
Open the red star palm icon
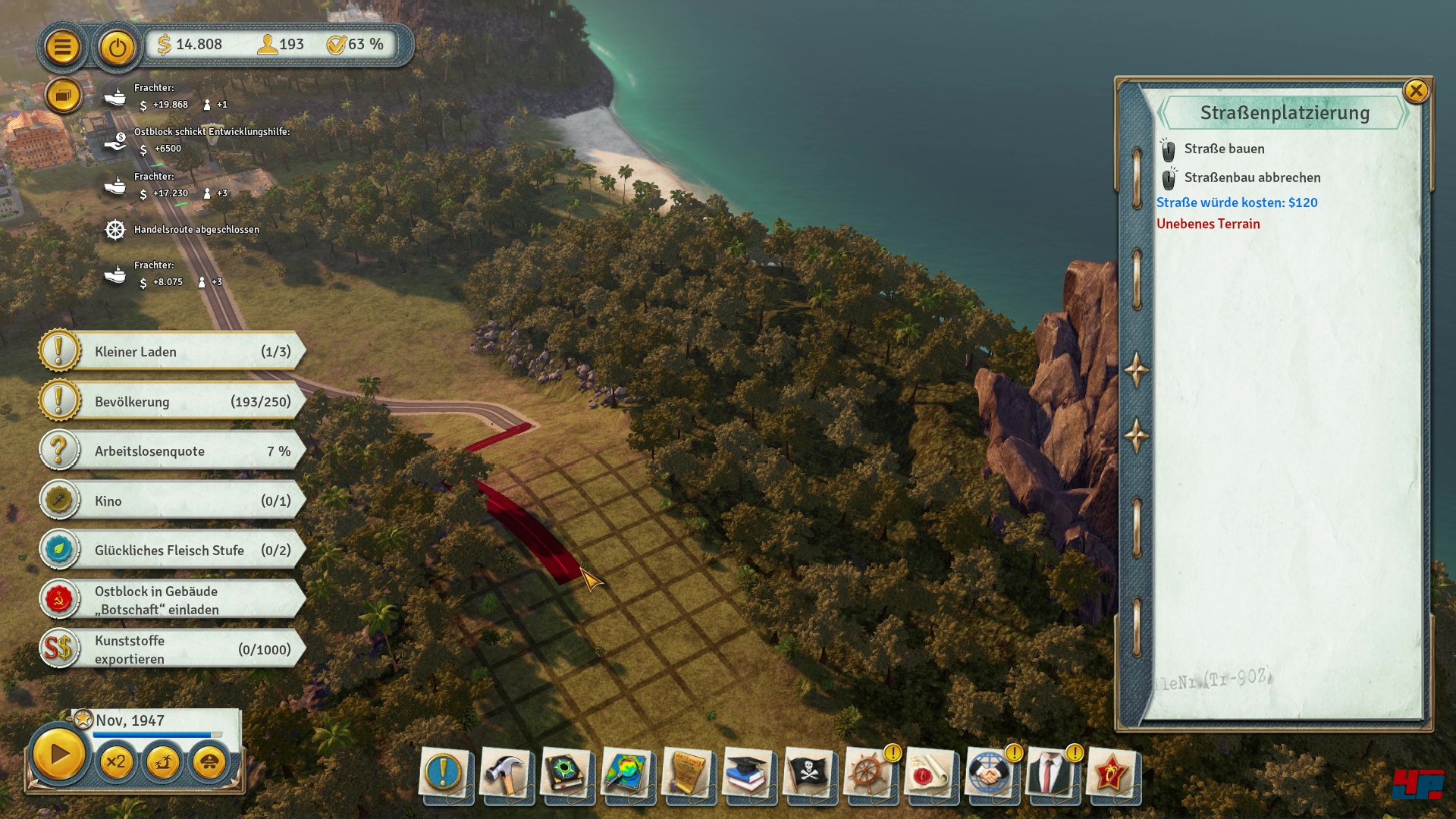click(1111, 773)
